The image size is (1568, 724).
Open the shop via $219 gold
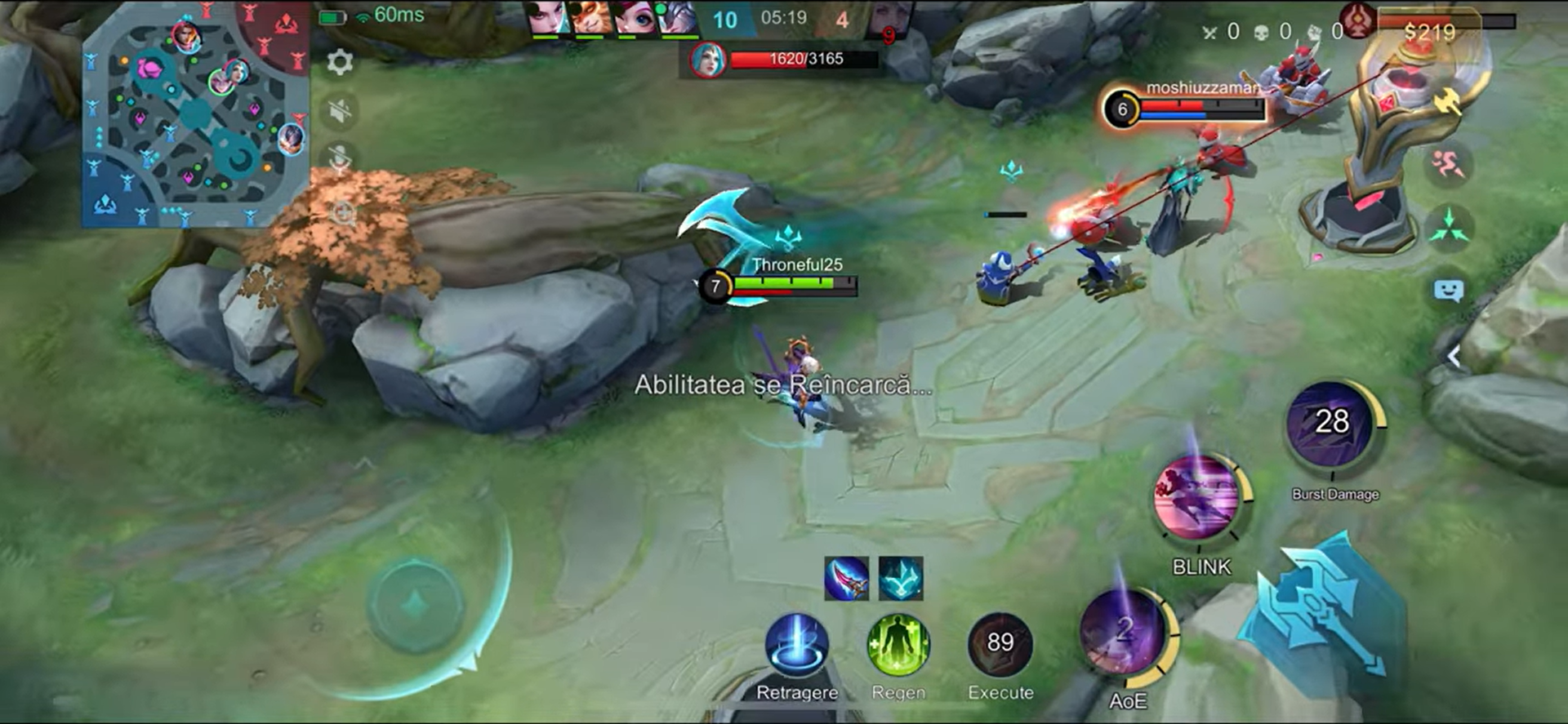pos(1429,32)
